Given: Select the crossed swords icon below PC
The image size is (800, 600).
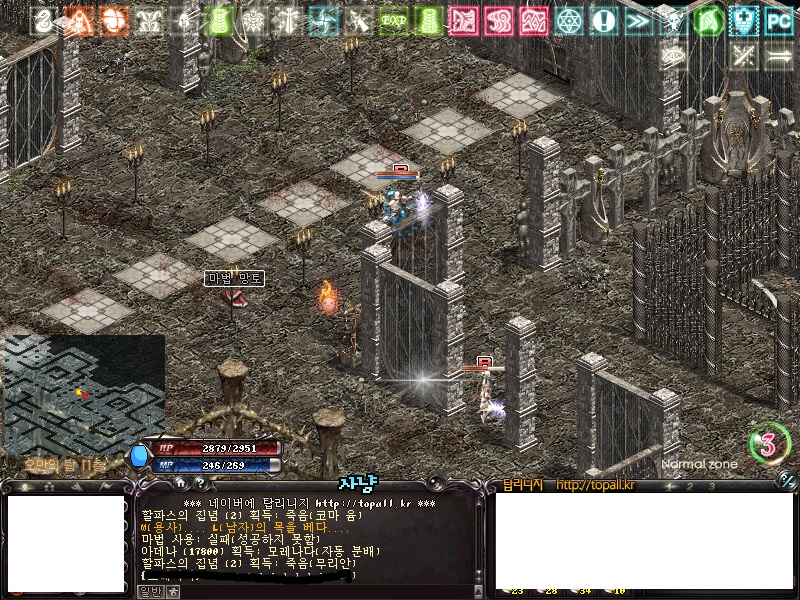Looking at the screenshot, I should tap(743, 54).
